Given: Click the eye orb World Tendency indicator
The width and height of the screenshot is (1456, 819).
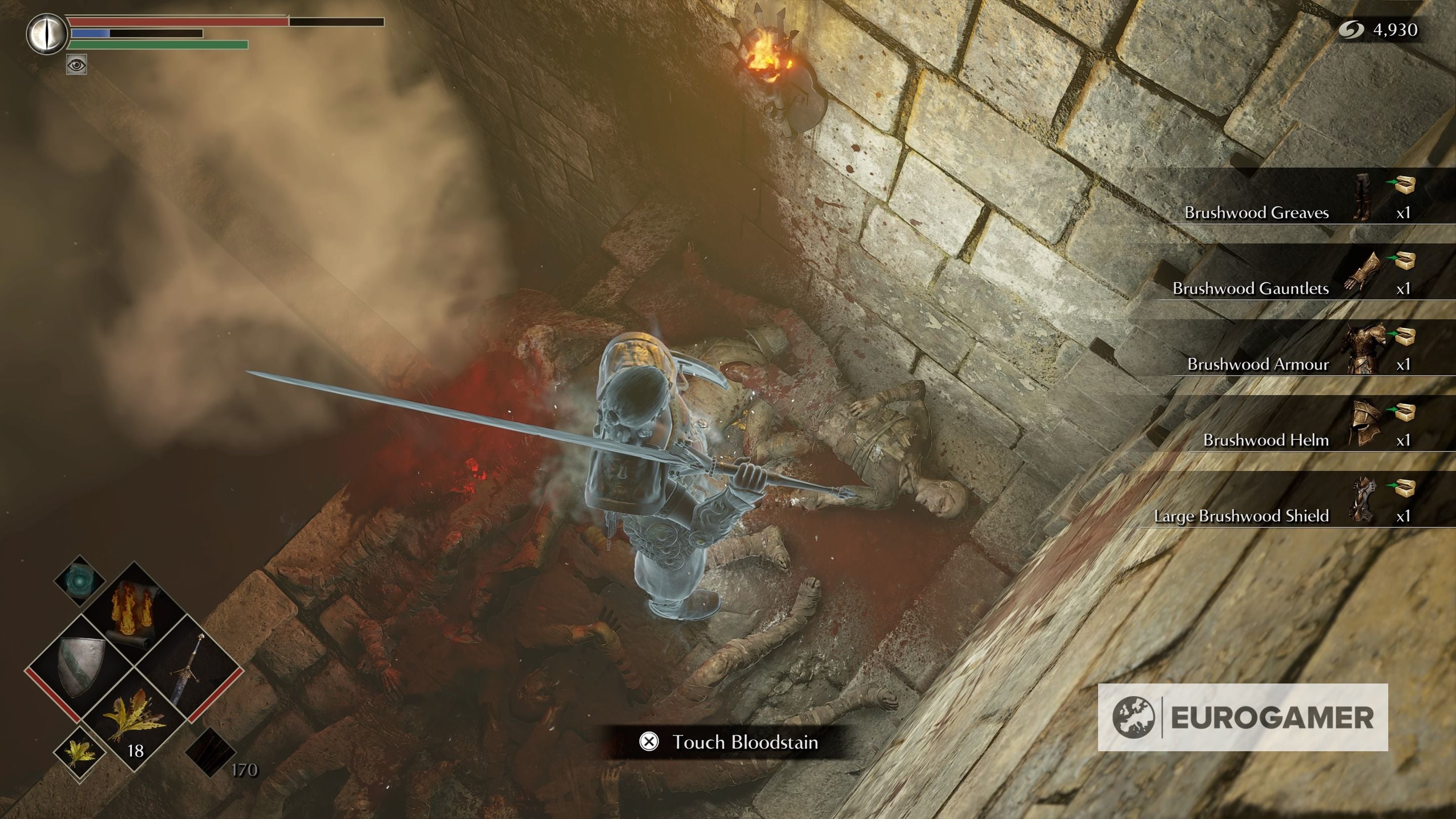Looking at the screenshot, I should [47, 34].
